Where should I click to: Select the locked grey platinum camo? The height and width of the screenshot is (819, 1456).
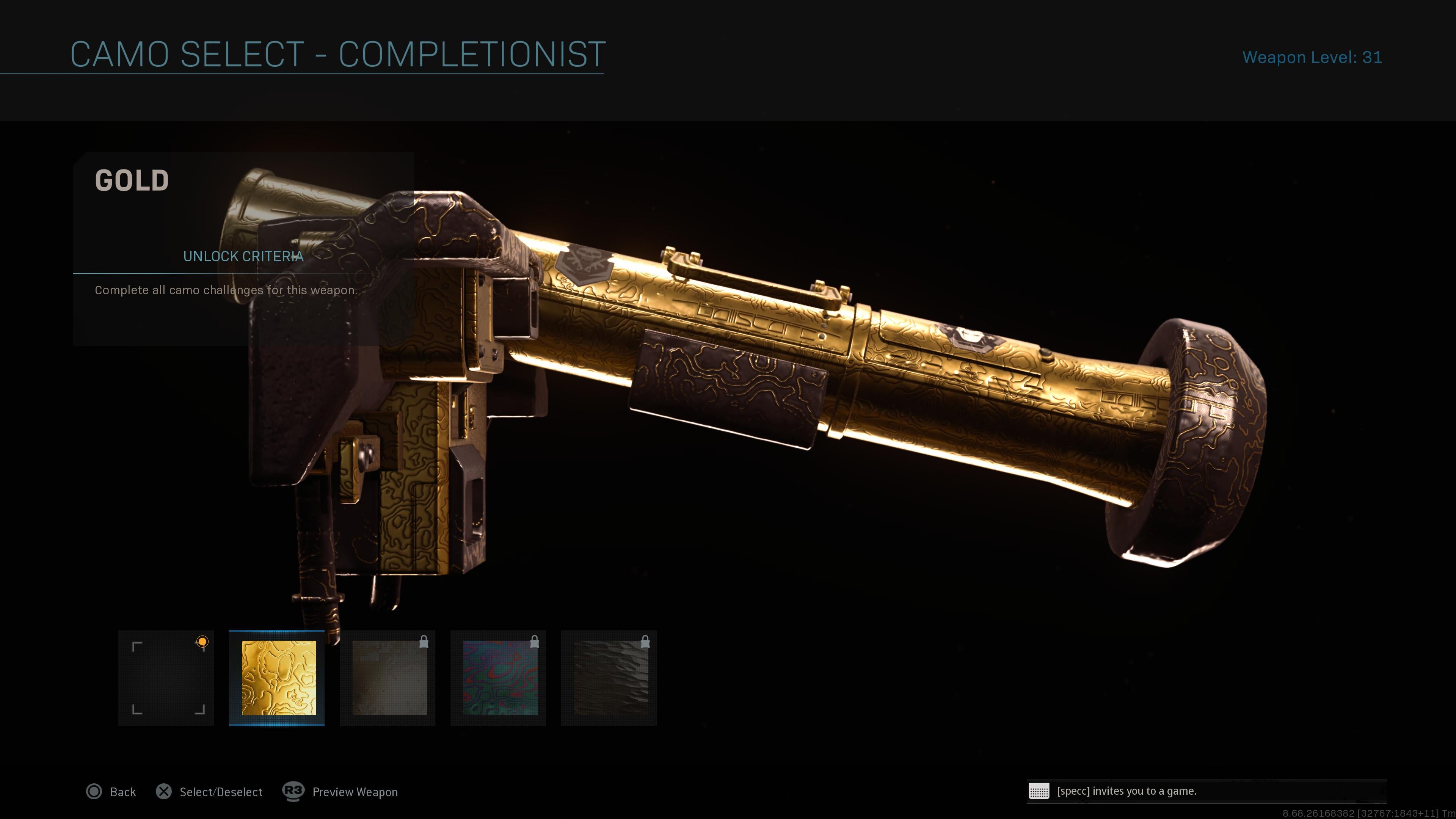pos(388,678)
